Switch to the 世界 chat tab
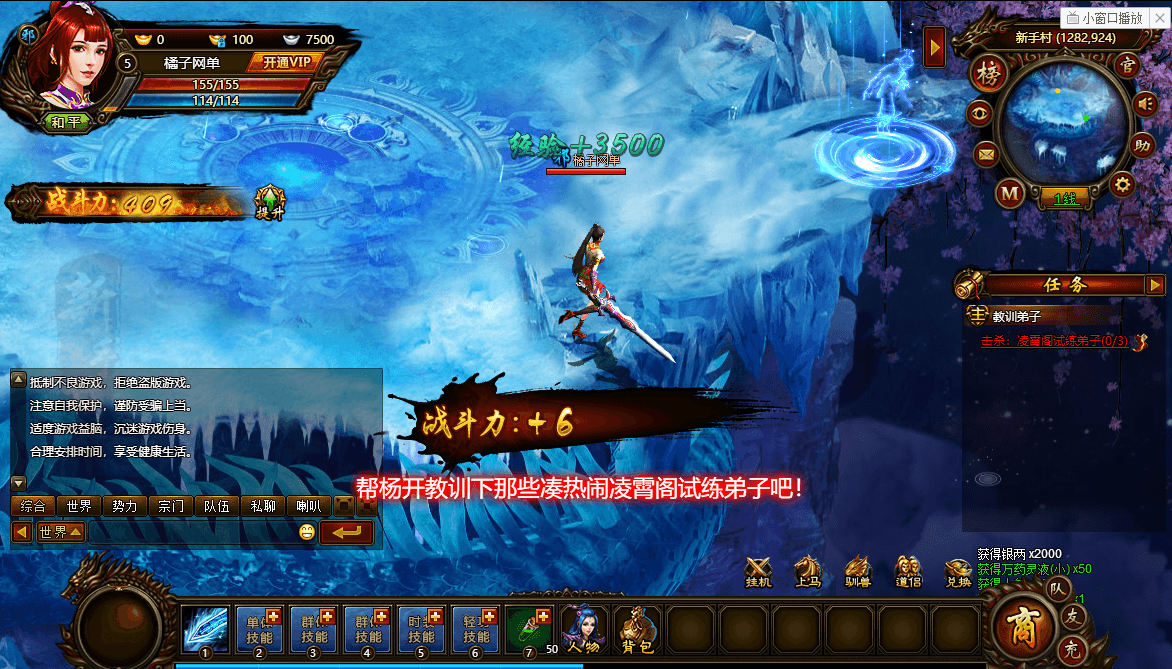This screenshot has width=1172, height=669. (80, 506)
